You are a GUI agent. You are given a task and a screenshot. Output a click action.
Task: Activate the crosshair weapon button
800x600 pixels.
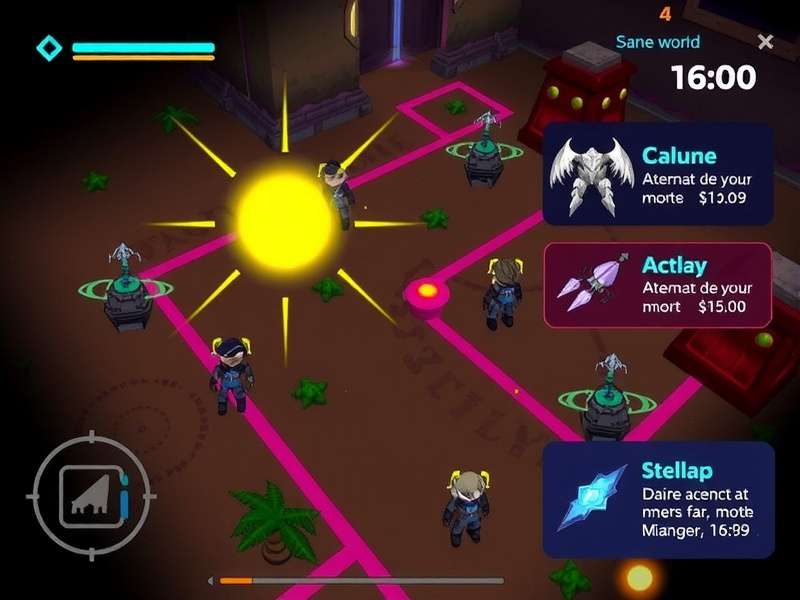point(92,493)
